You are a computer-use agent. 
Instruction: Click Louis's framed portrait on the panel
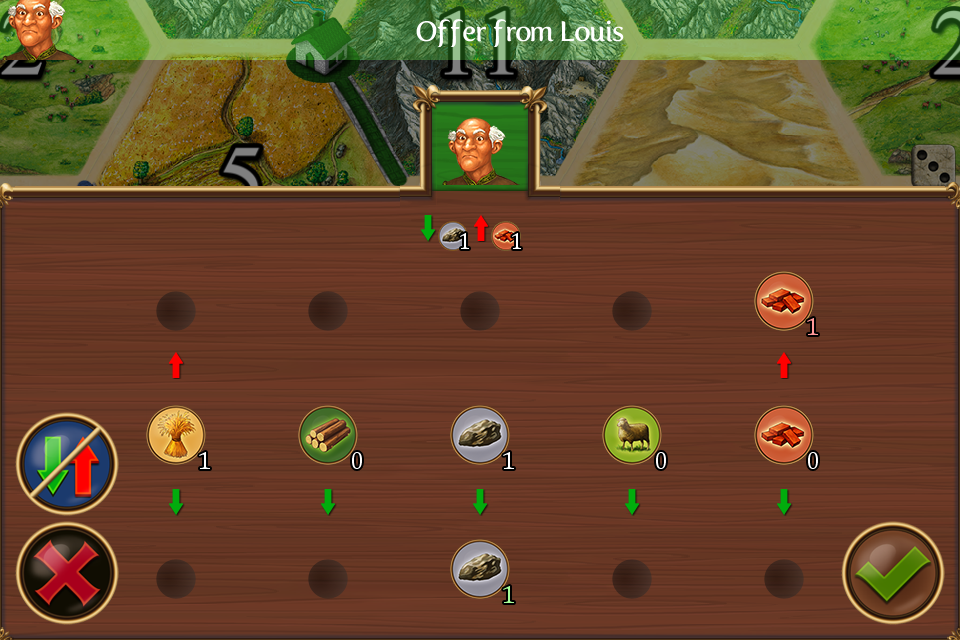[x=479, y=145]
